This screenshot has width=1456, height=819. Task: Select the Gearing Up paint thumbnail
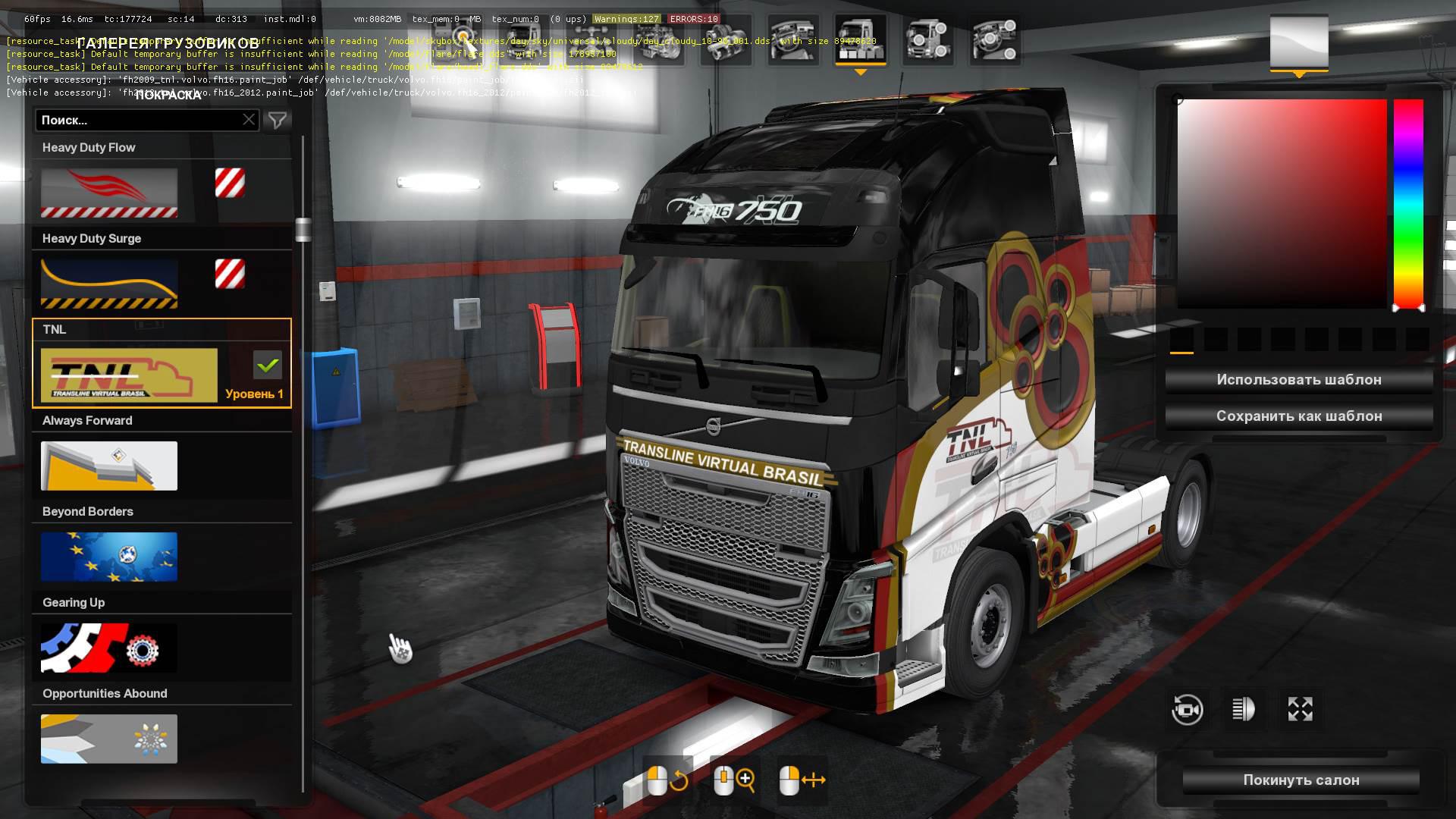(109, 648)
